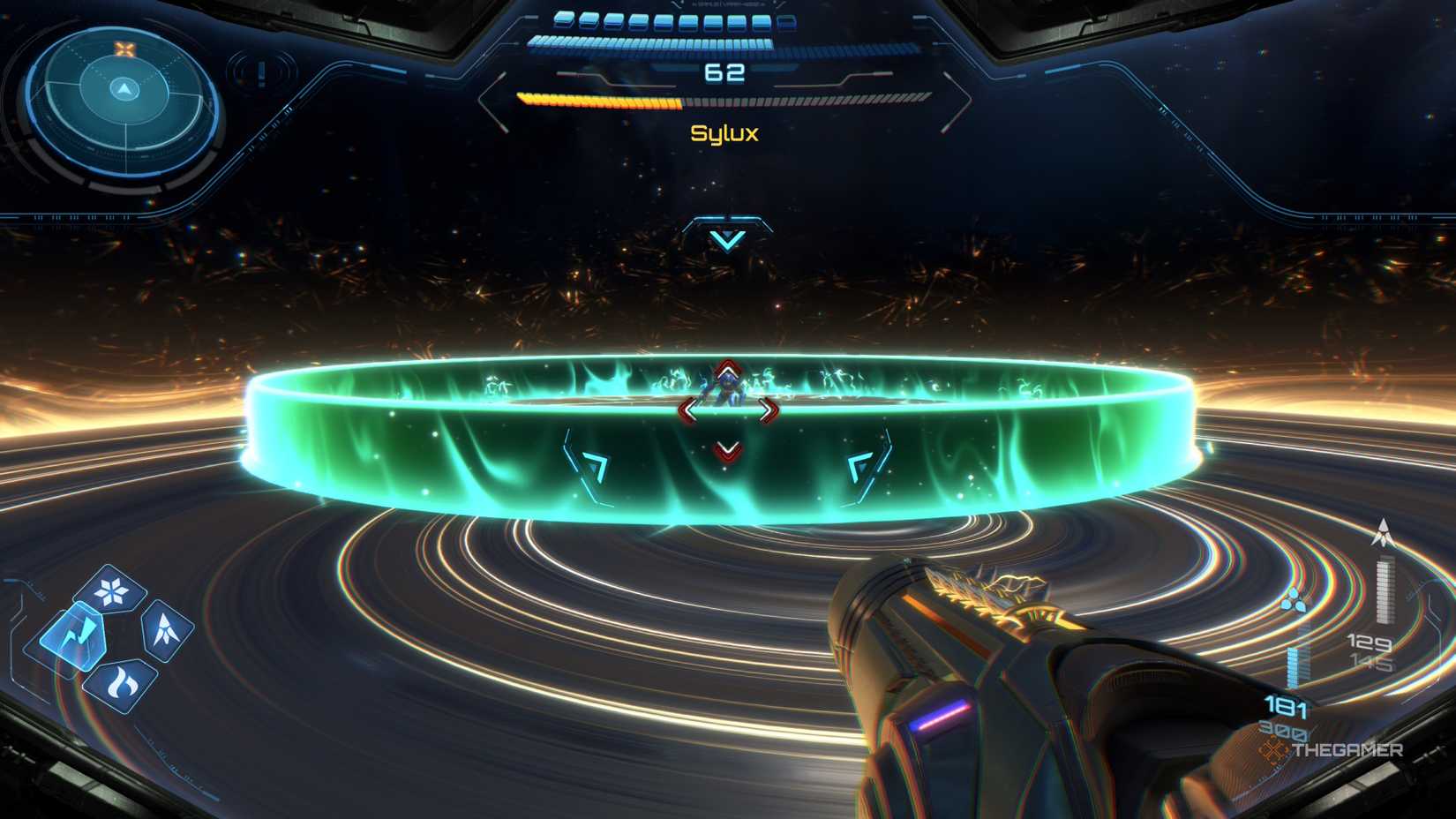Click the energy value reading 62

[727, 71]
